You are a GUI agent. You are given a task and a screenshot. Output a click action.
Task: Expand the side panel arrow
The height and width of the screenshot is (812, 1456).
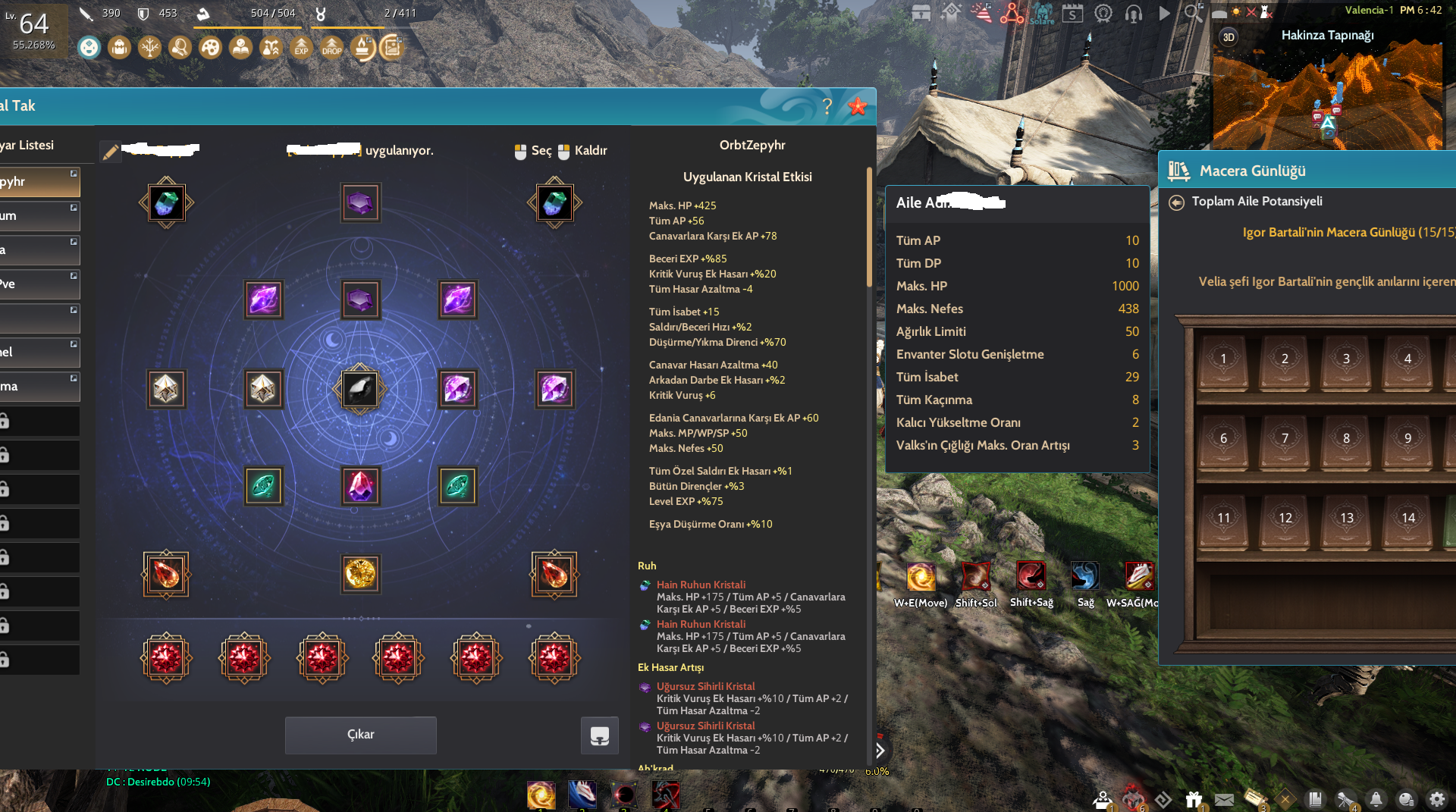coord(880,751)
